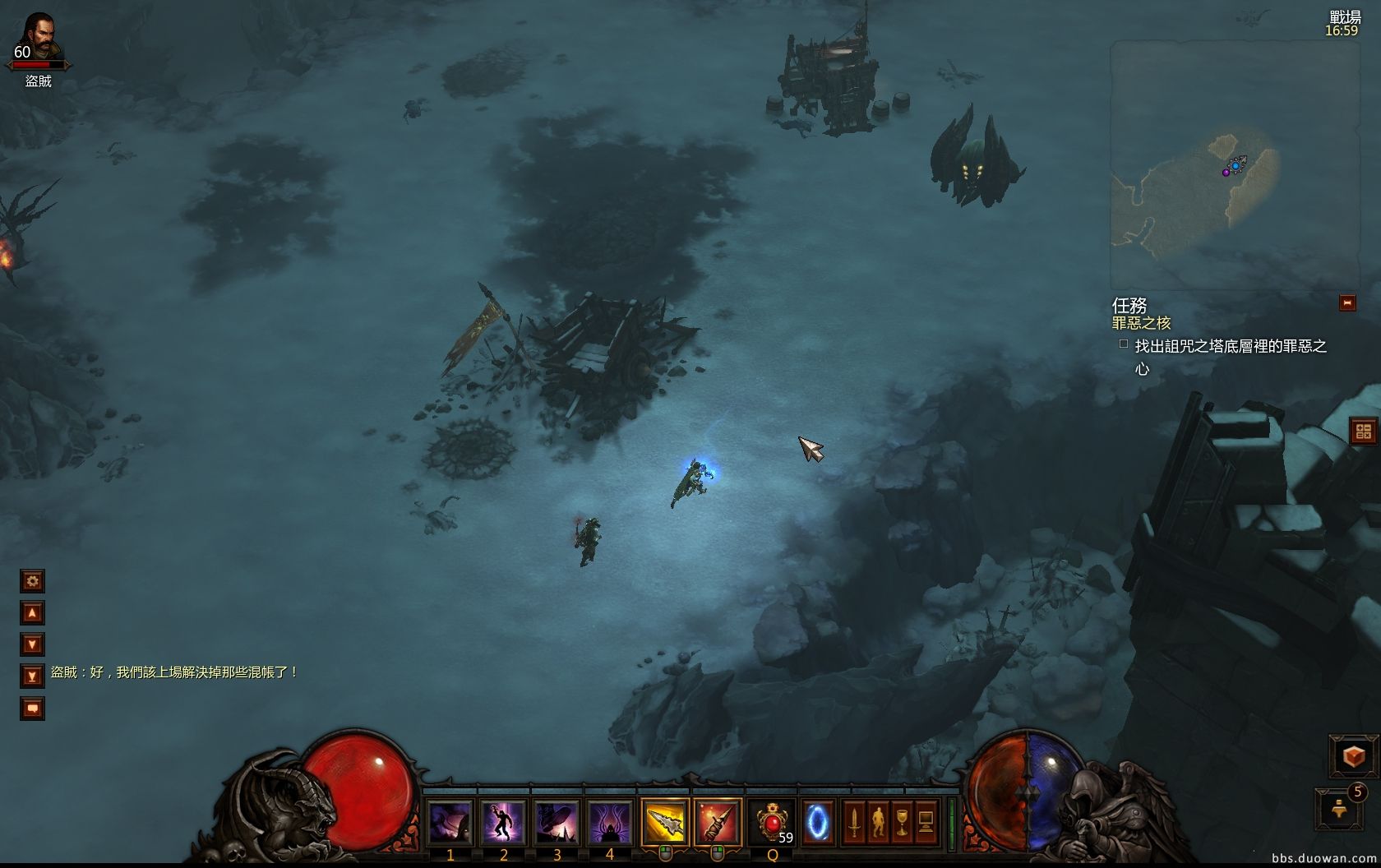Open the character inventory figure button
The height and width of the screenshot is (868, 1381).
[x=878, y=822]
